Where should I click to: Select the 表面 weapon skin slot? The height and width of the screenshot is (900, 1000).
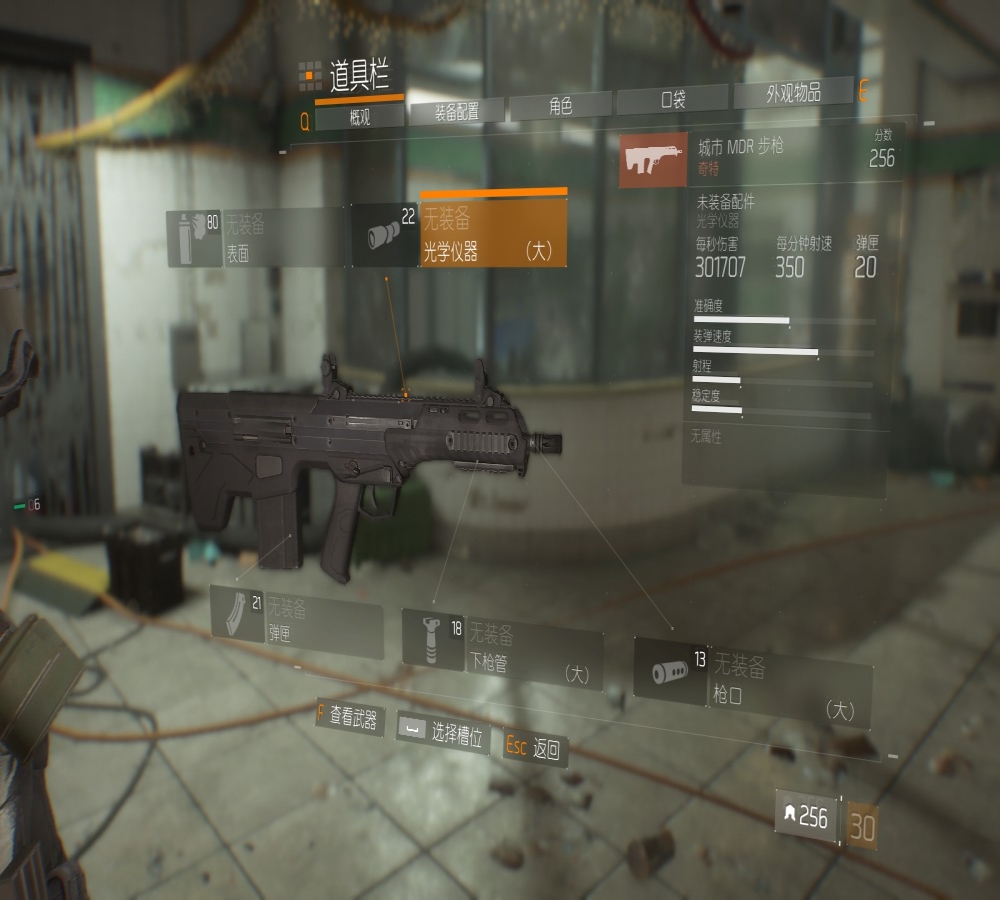258,238
